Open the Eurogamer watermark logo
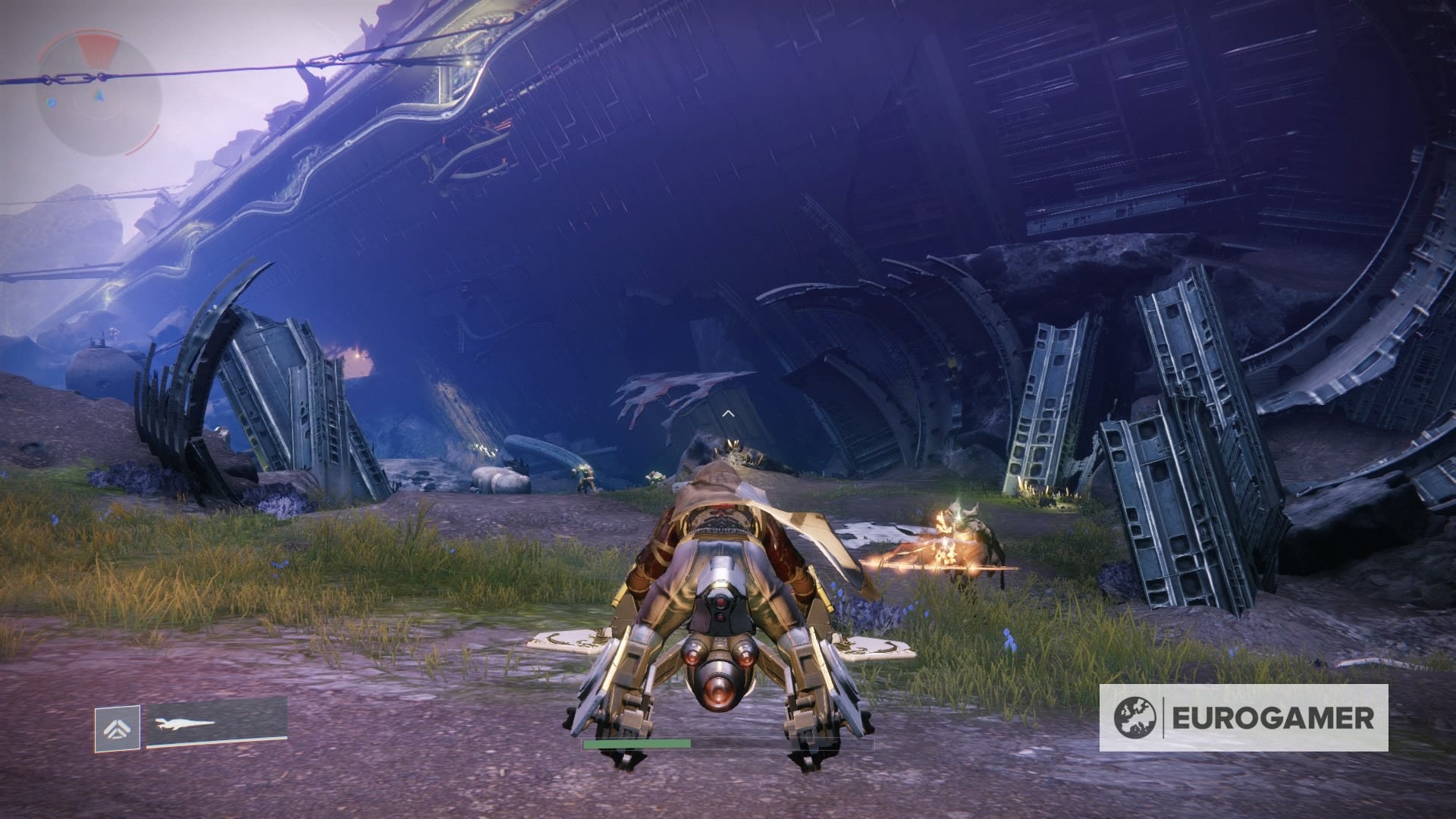Viewport: 1456px width, 819px height. pyautogui.click(x=1244, y=717)
